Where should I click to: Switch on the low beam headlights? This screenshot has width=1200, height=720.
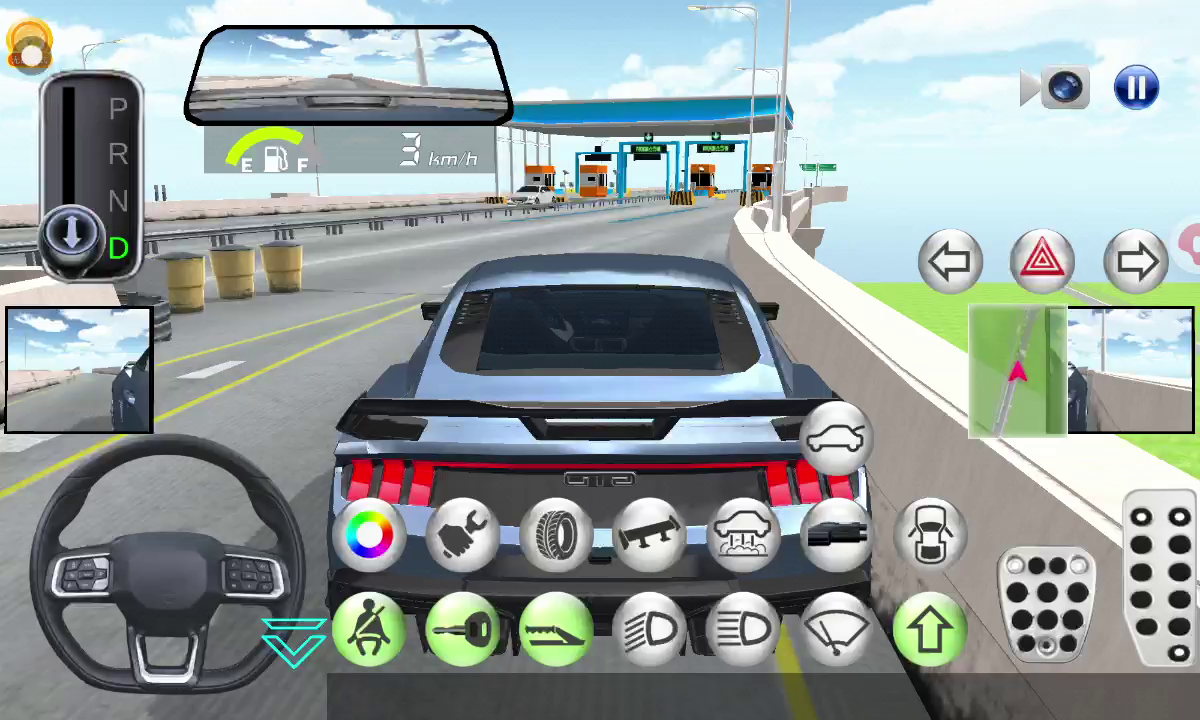649,630
